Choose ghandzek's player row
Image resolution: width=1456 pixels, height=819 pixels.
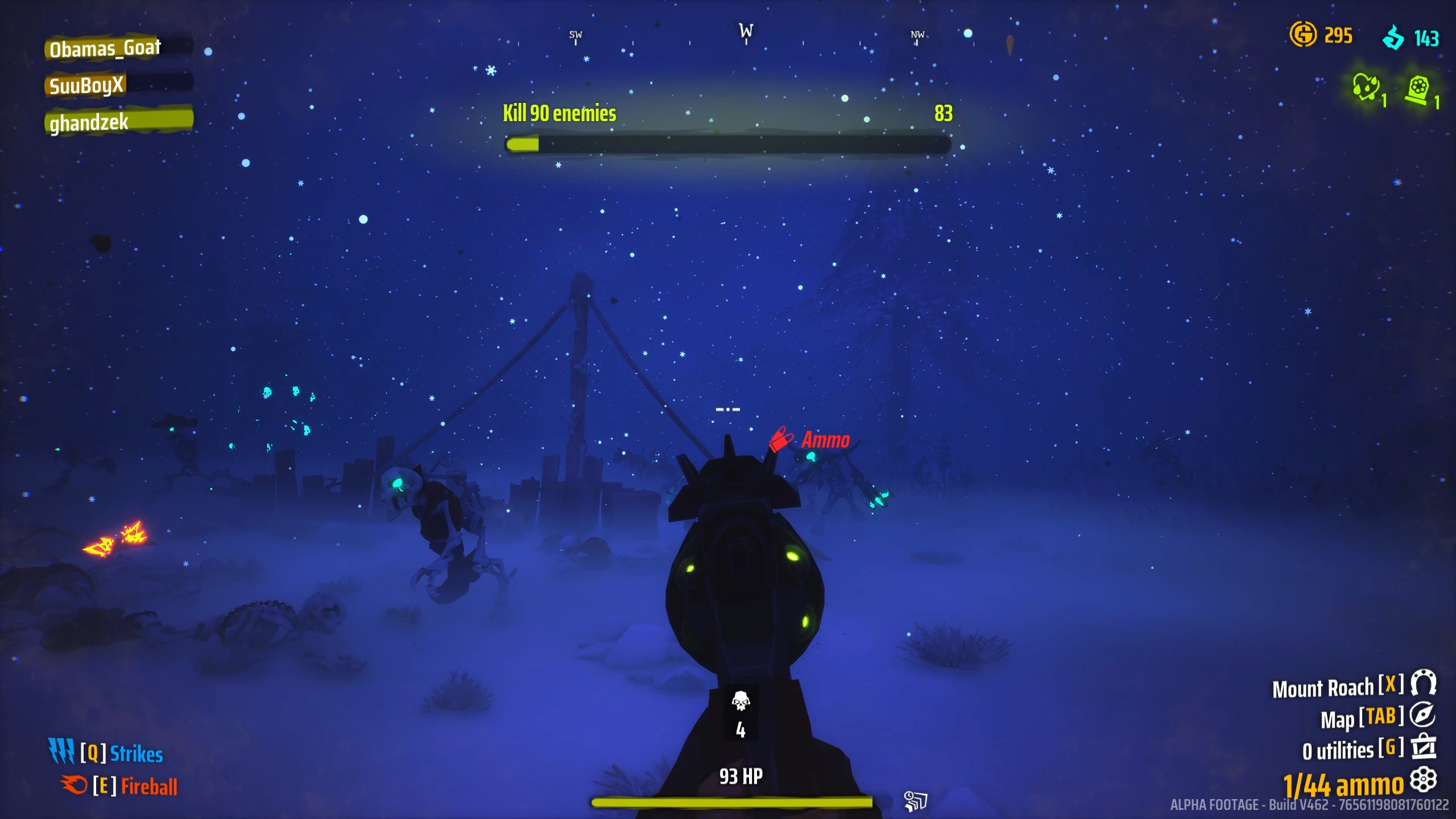click(x=90, y=122)
